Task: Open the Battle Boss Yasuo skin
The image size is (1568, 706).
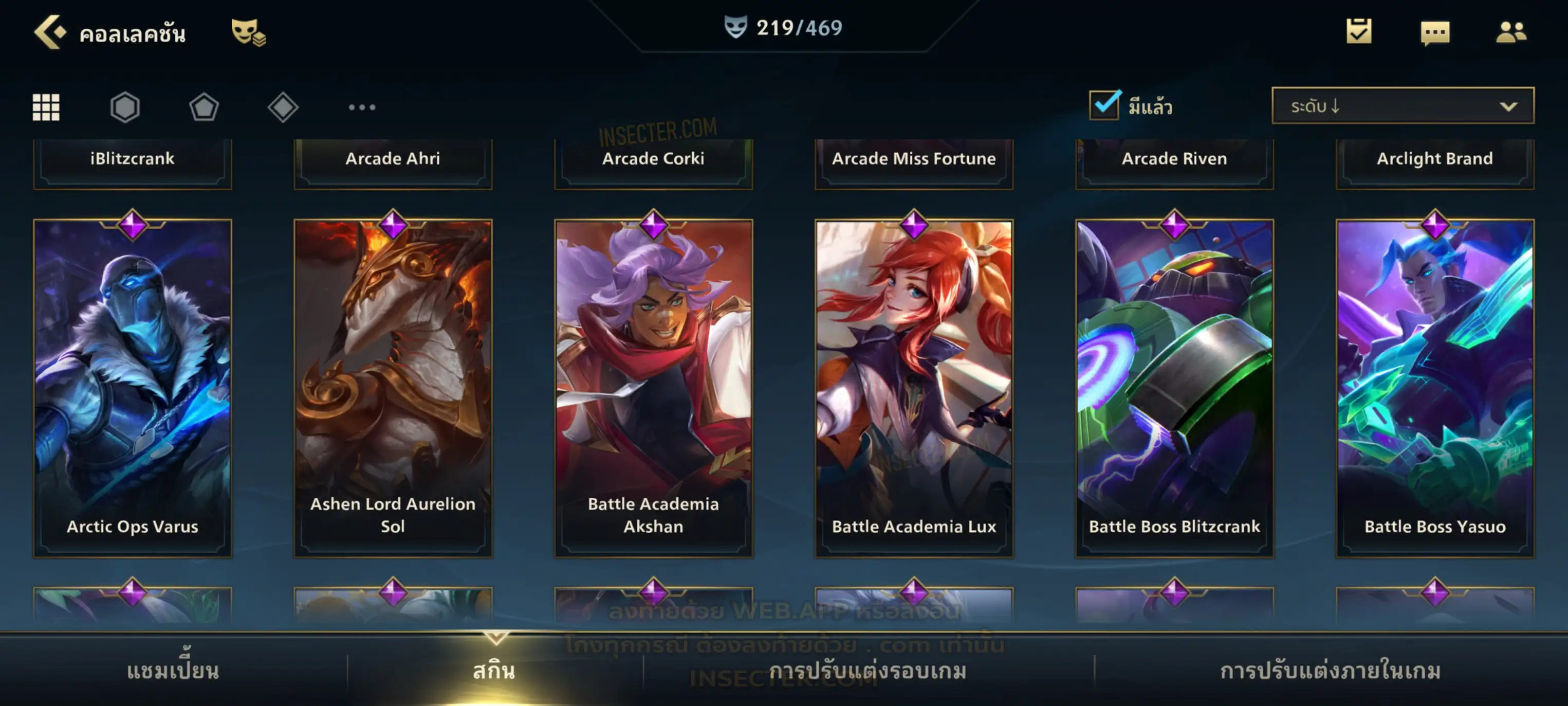Action: click(1435, 388)
